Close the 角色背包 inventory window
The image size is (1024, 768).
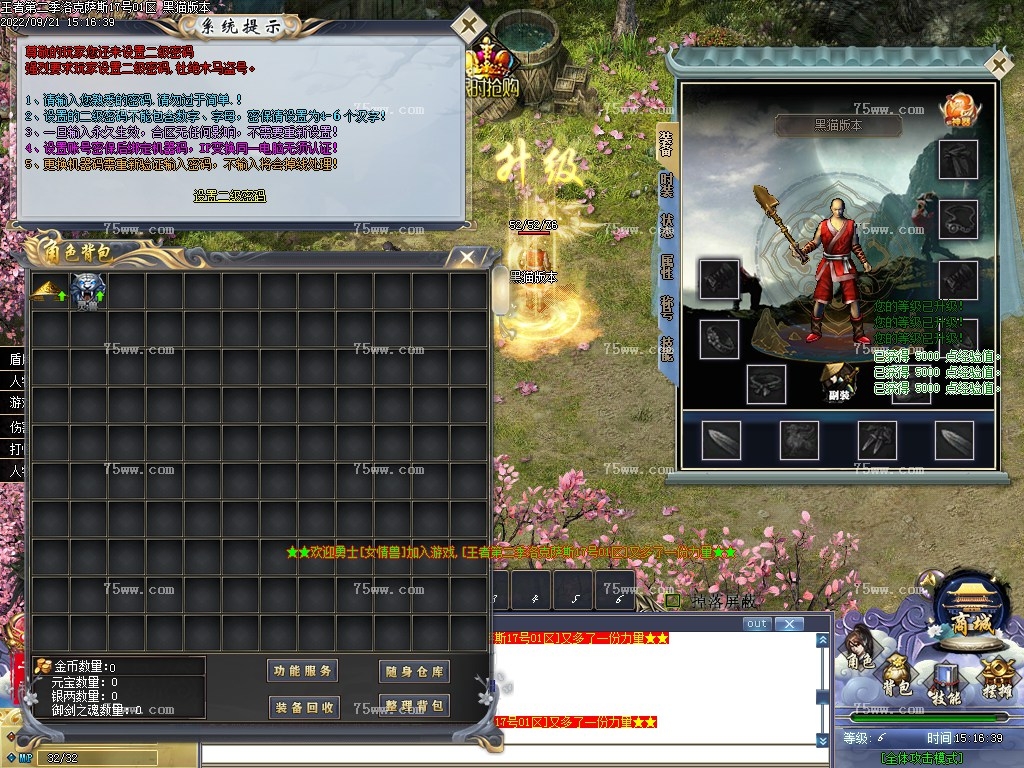[467, 257]
